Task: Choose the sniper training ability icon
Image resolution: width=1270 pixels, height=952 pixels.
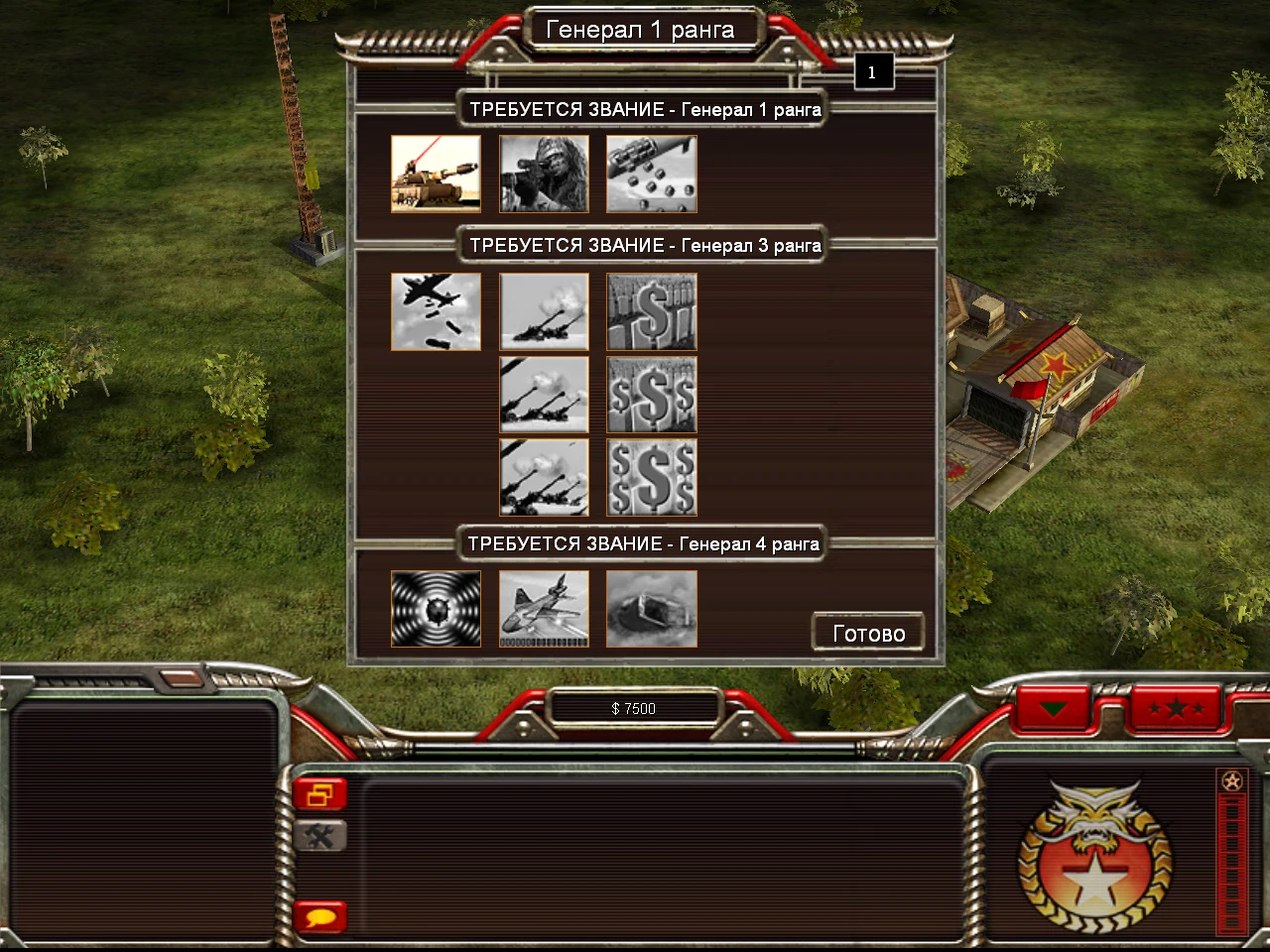Action: [x=544, y=174]
